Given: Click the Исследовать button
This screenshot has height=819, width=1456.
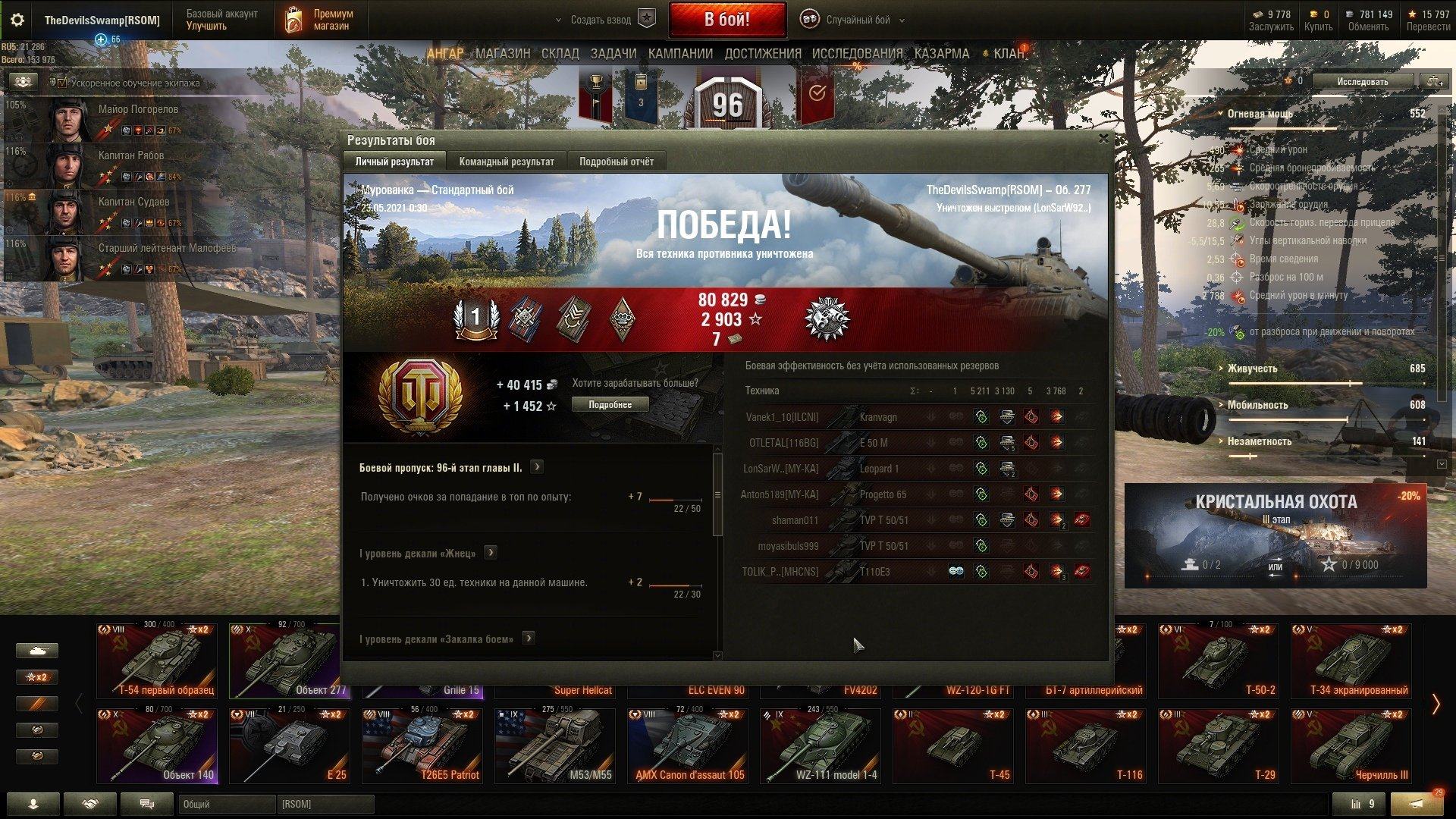Looking at the screenshot, I should pos(1362,82).
